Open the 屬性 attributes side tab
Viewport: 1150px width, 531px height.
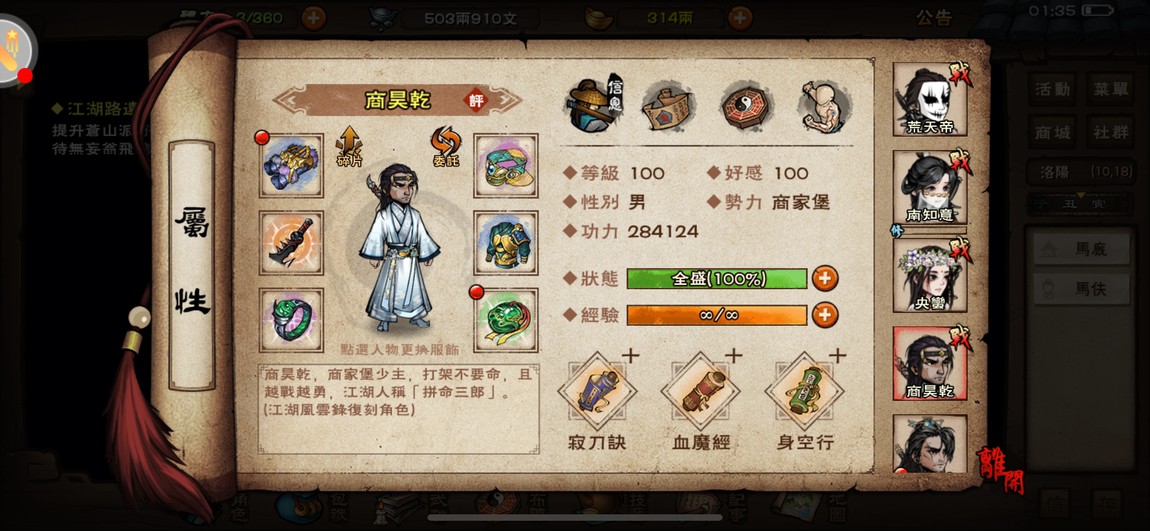pyautogui.click(x=192, y=265)
